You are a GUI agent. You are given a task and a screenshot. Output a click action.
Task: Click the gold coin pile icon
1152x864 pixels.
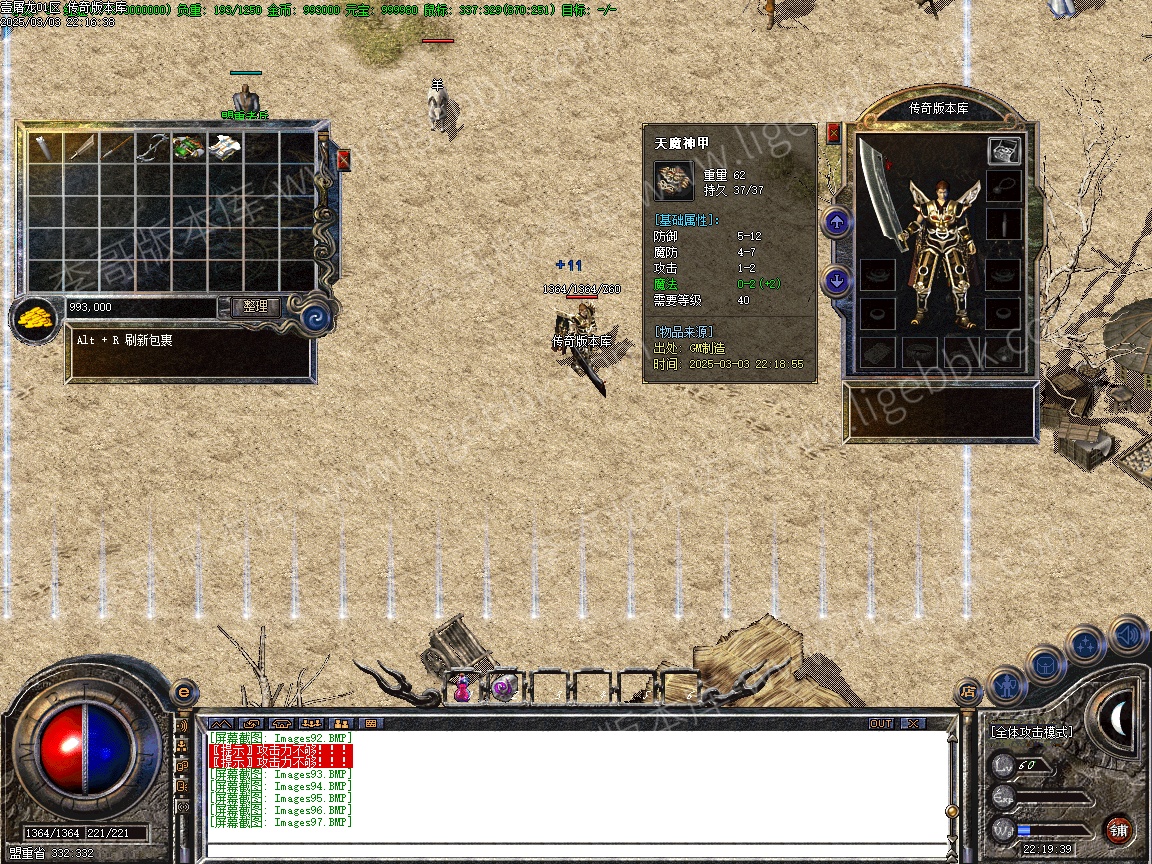click(34, 319)
